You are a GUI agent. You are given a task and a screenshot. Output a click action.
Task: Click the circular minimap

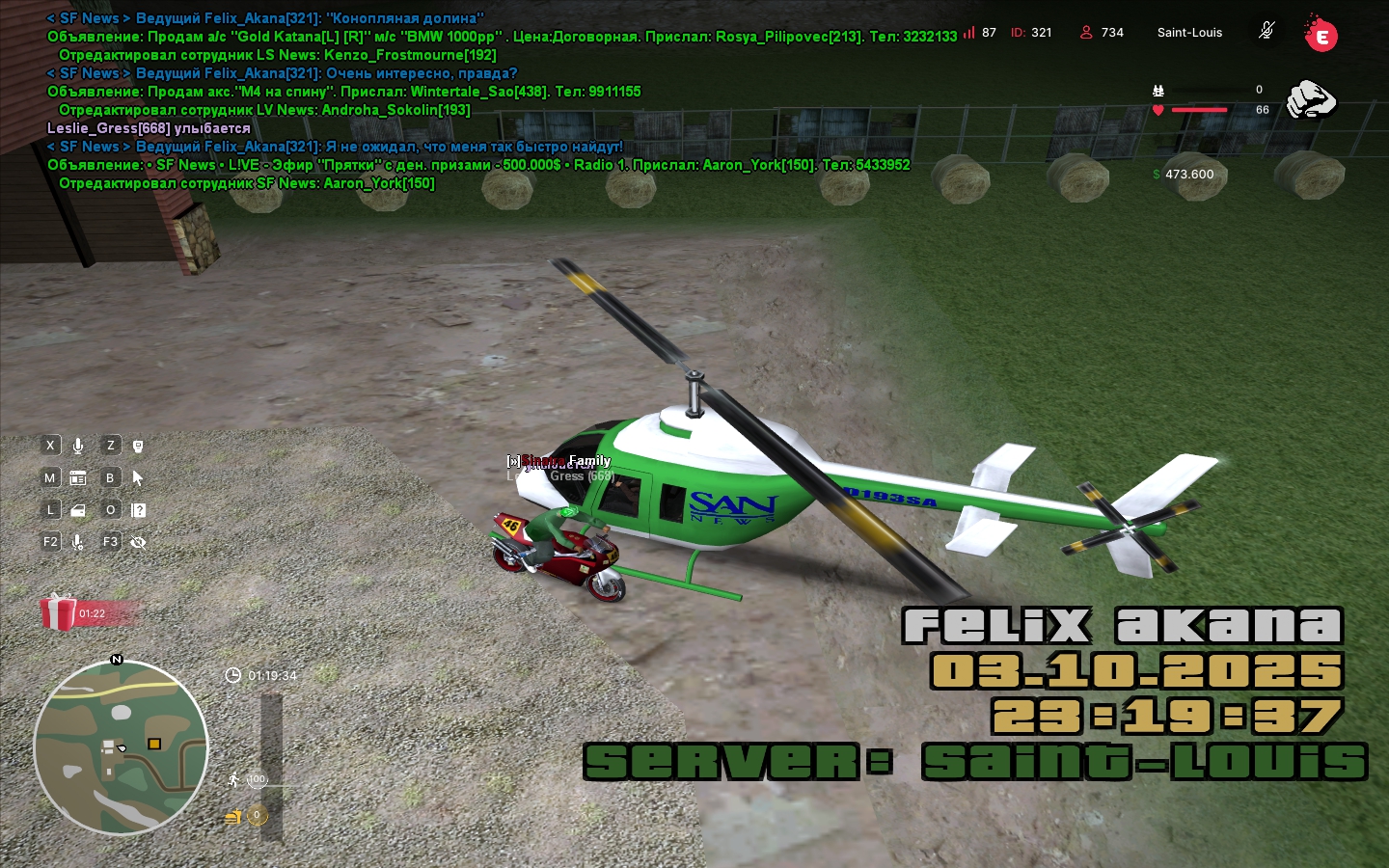point(121,746)
